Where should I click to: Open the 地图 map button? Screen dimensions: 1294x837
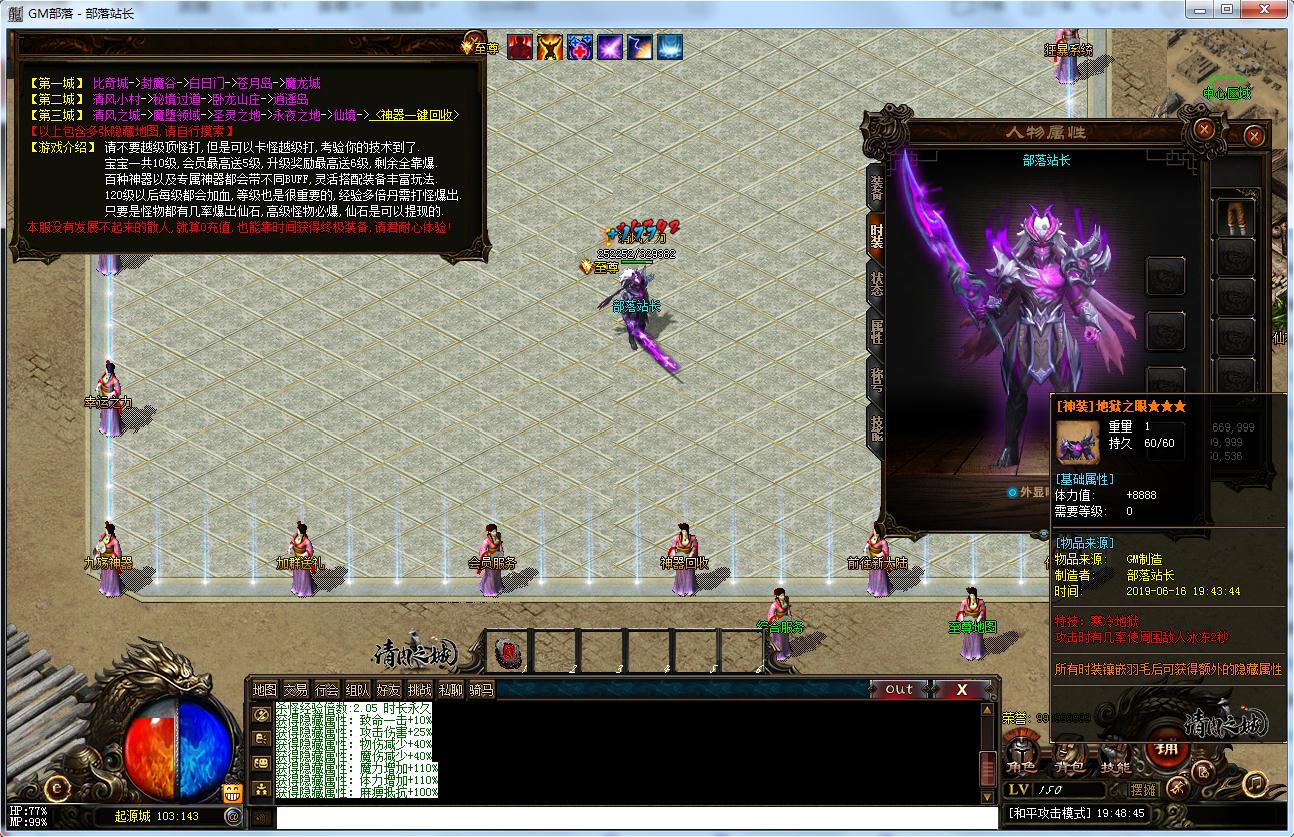(264, 689)
